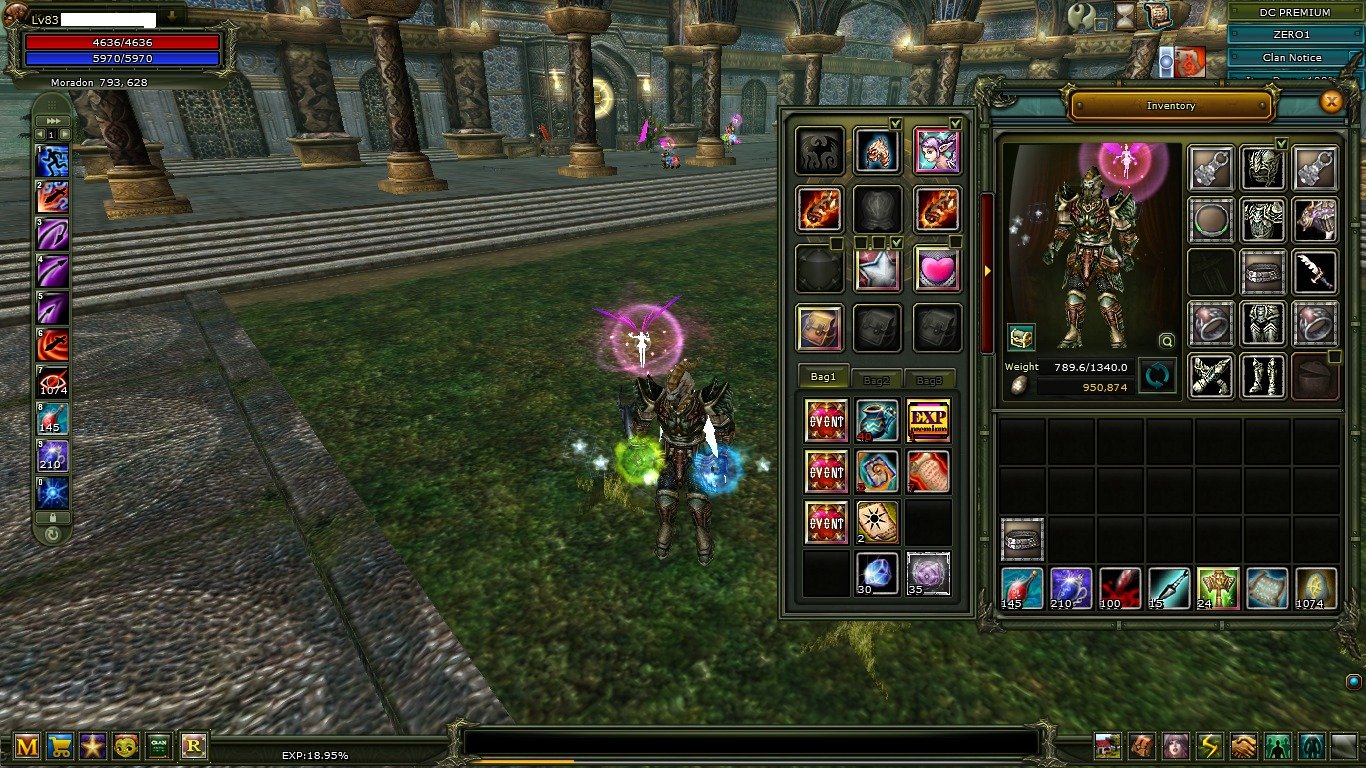Click the fairy portrait cosmetic slot
The height and width of the screenshot is (768, 1366).
point(937,151)
